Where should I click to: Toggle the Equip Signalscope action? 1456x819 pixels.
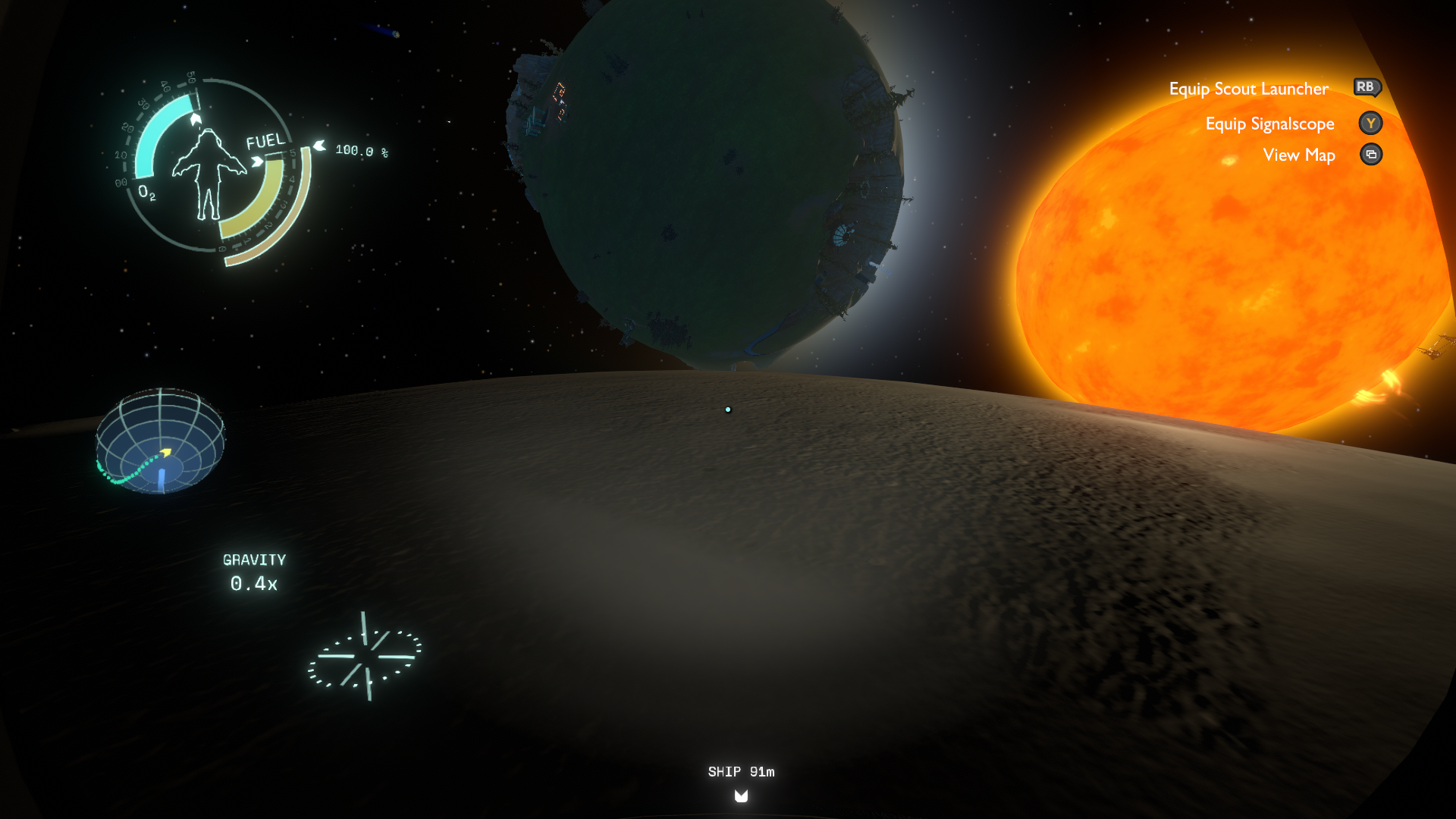click(1270, 123)
